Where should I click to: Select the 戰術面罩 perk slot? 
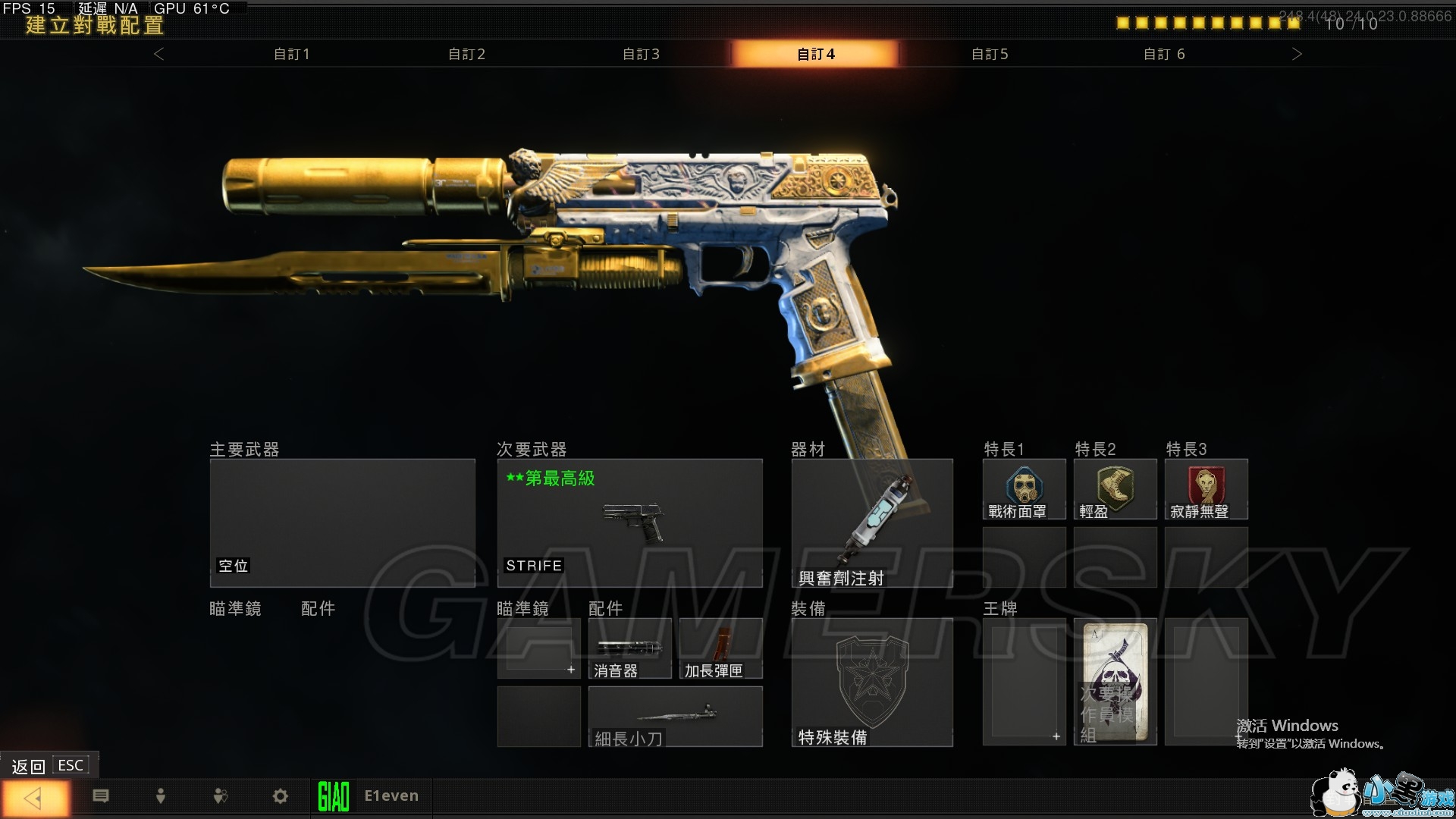1024,489
